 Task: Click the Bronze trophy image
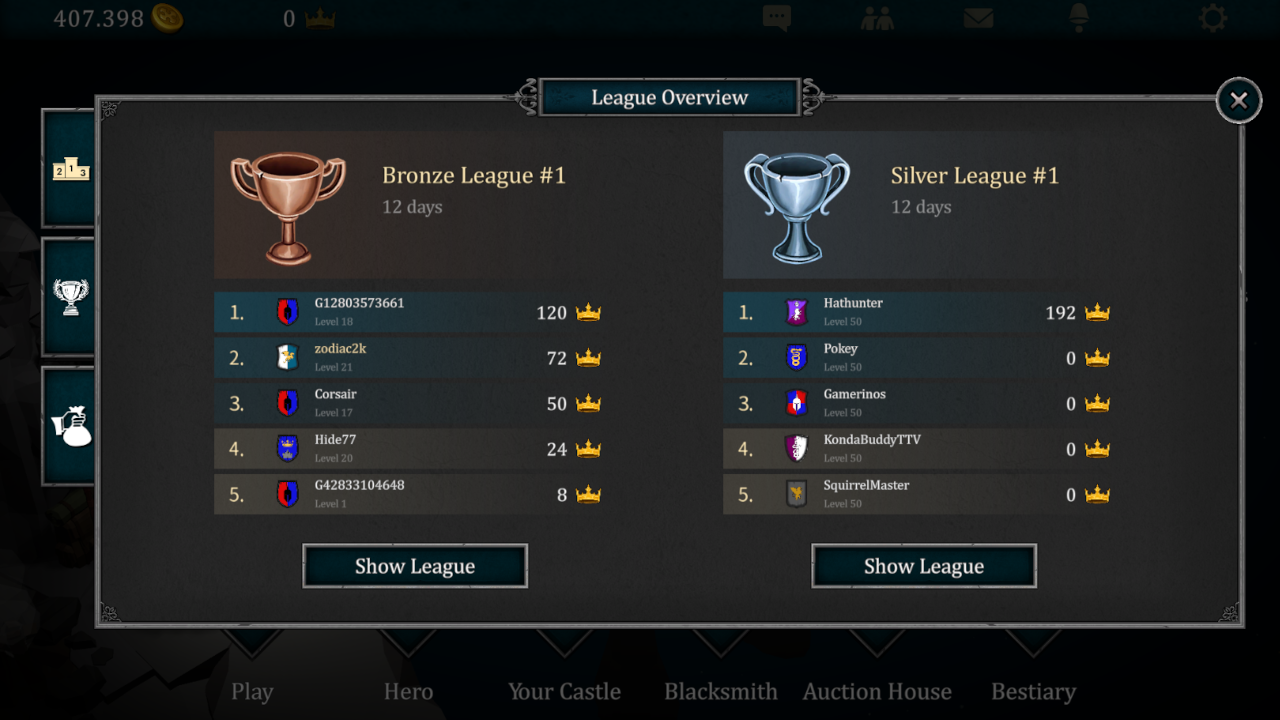click(x=288, y=204)
